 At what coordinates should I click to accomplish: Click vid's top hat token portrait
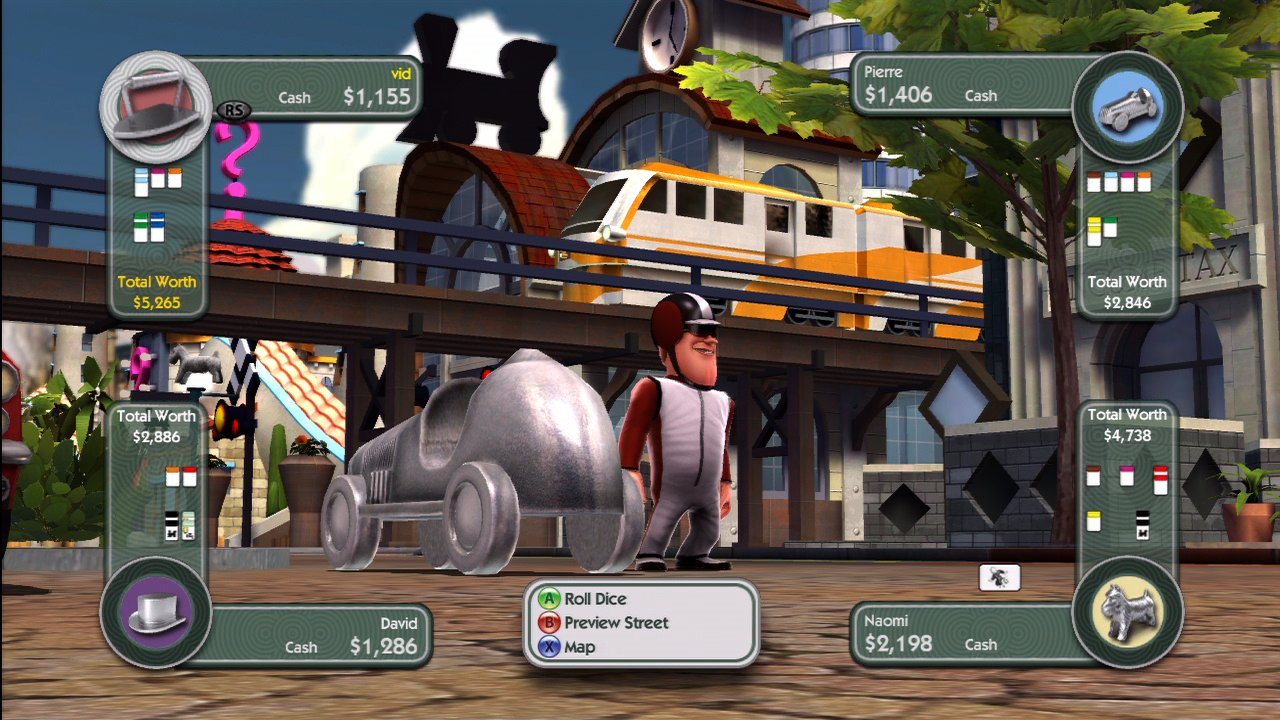coord(156,103)
